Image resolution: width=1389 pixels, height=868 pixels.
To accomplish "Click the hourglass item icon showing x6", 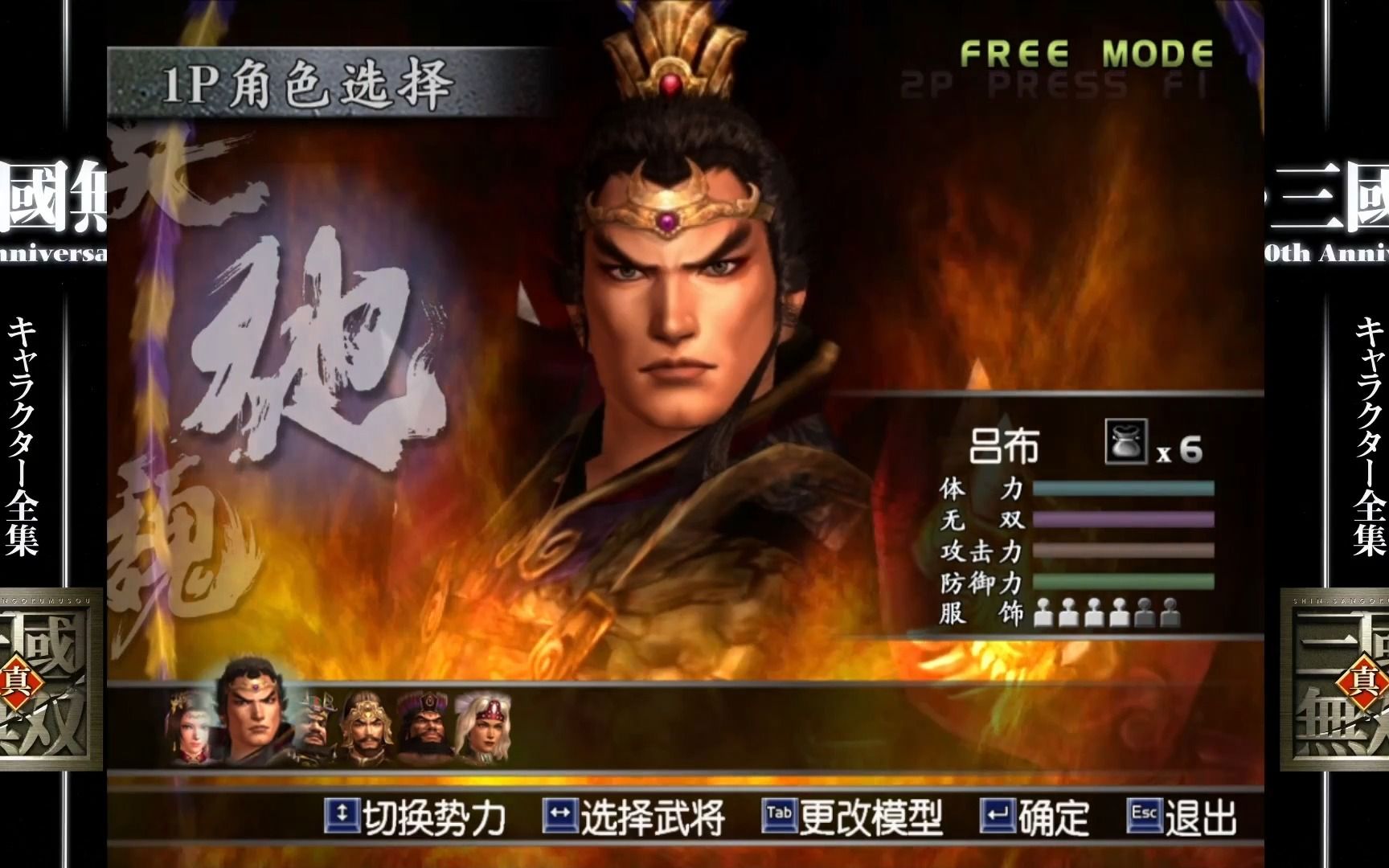I will click(1127, 442).
